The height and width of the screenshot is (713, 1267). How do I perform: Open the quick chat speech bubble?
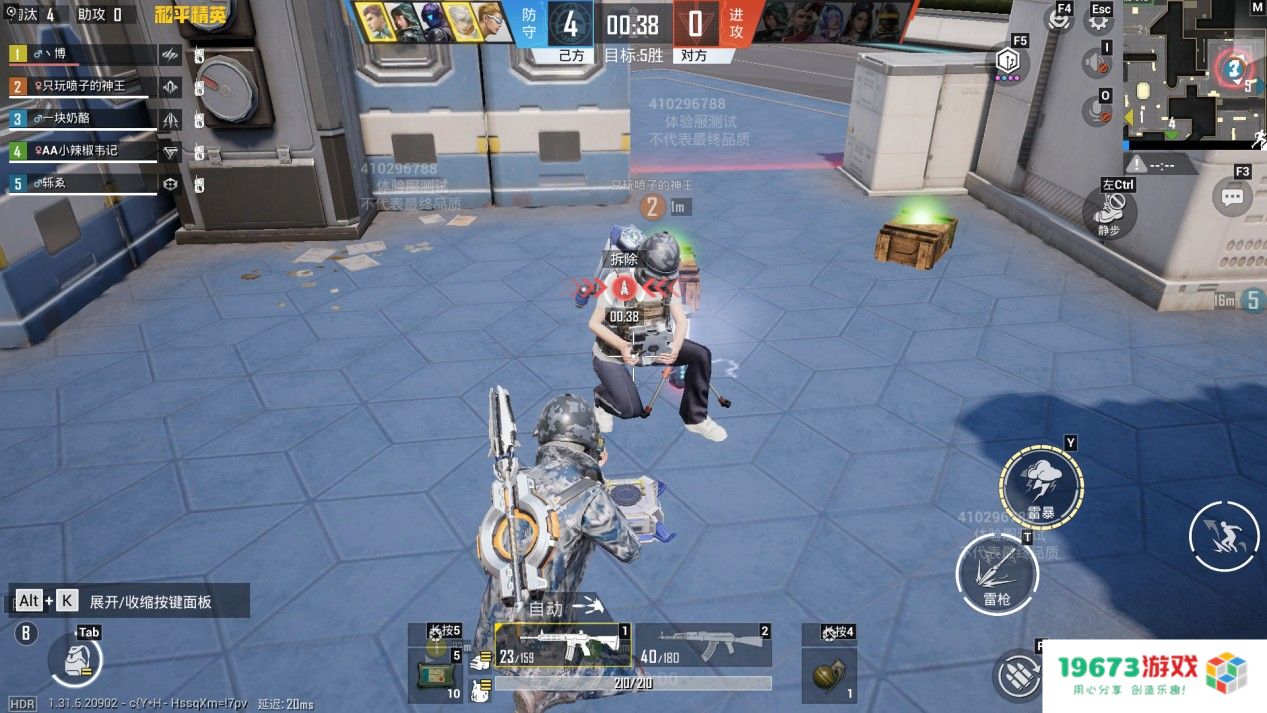click(x=1233, y=196)
